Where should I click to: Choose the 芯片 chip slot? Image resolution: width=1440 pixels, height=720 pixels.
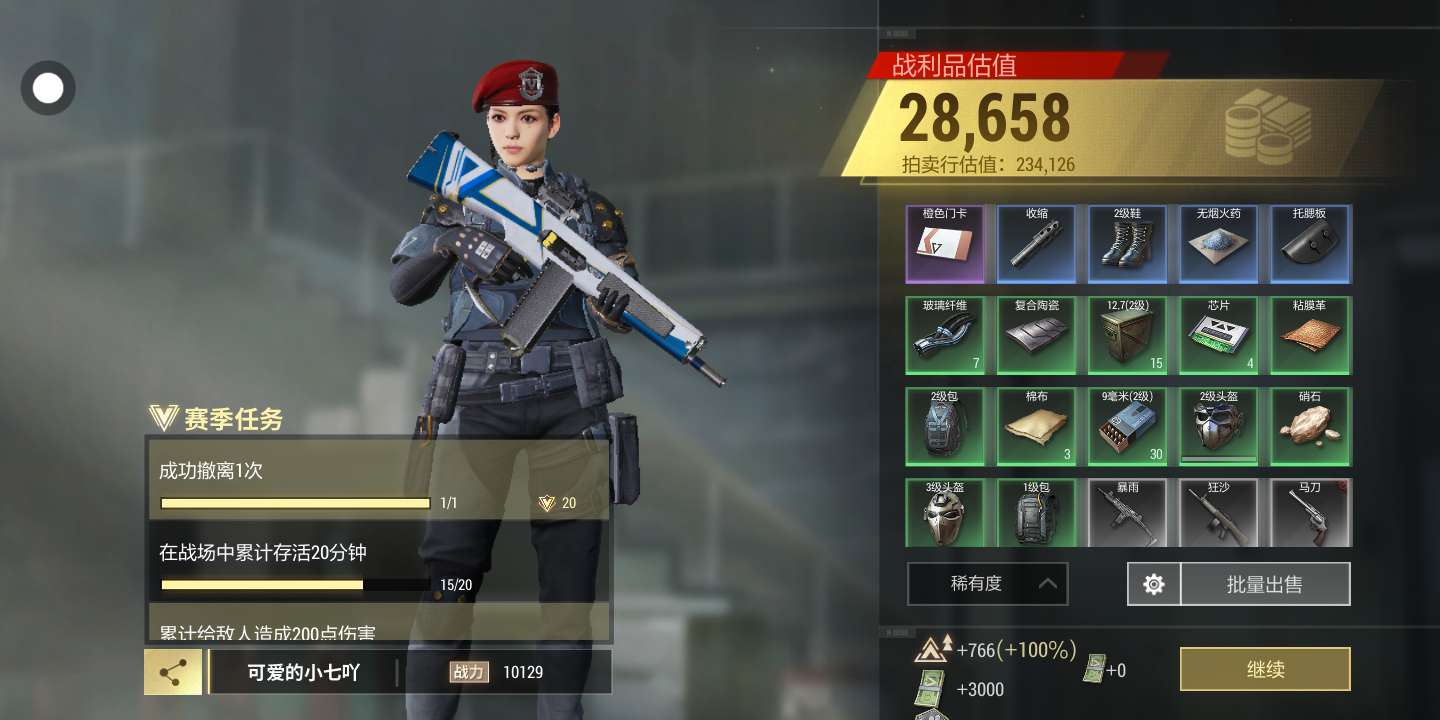coord(1219,335)
